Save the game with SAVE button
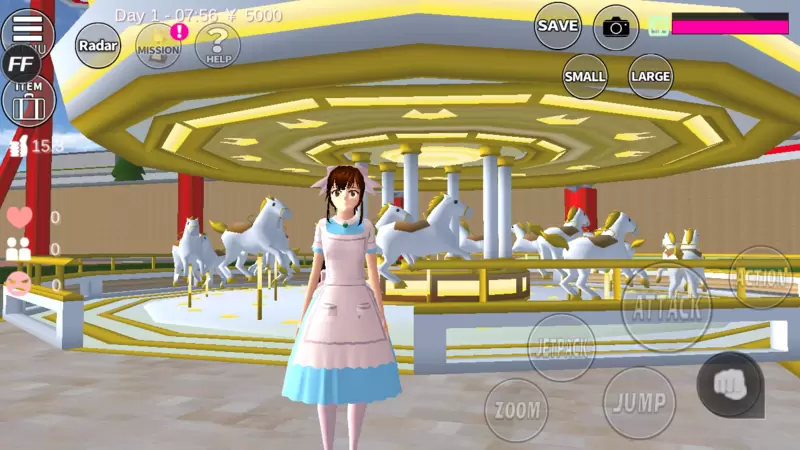Screen dimensions: 800x450 [558, 26]
